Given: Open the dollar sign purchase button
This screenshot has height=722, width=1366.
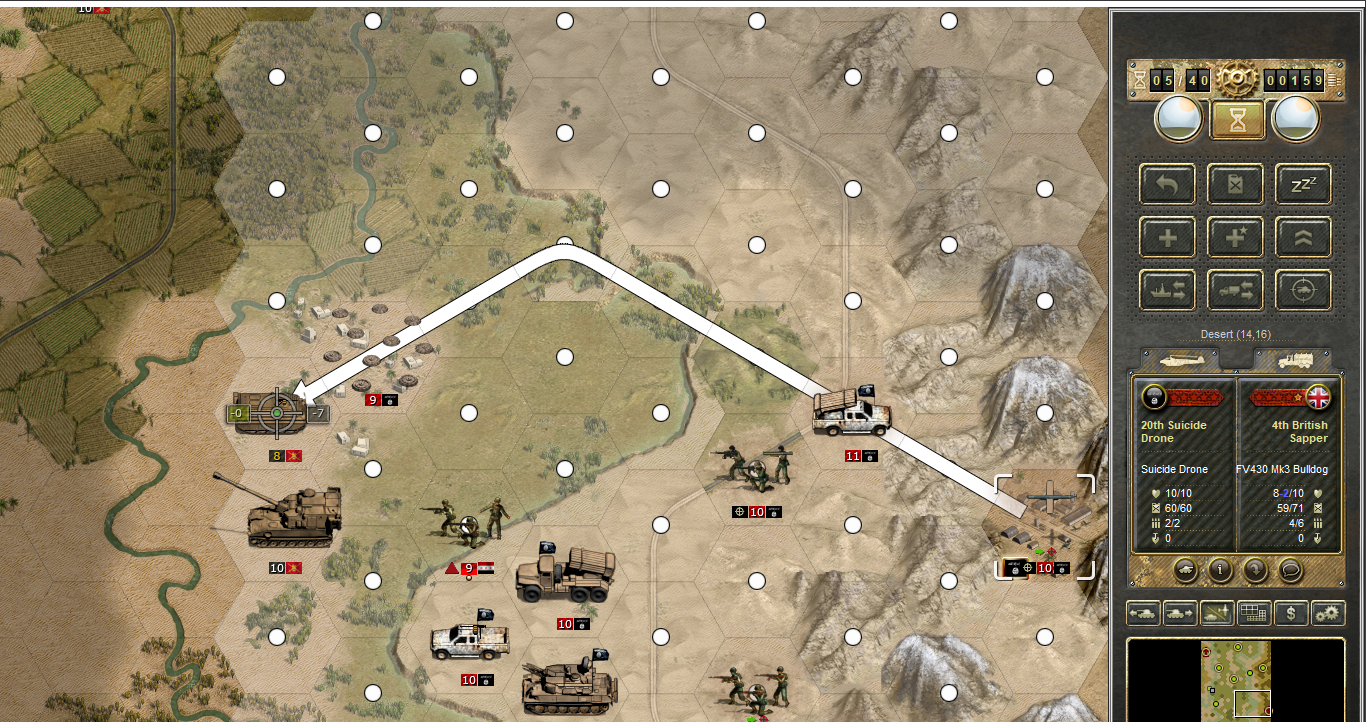Looking at the screenshot, I should [x=1291, y=613].
